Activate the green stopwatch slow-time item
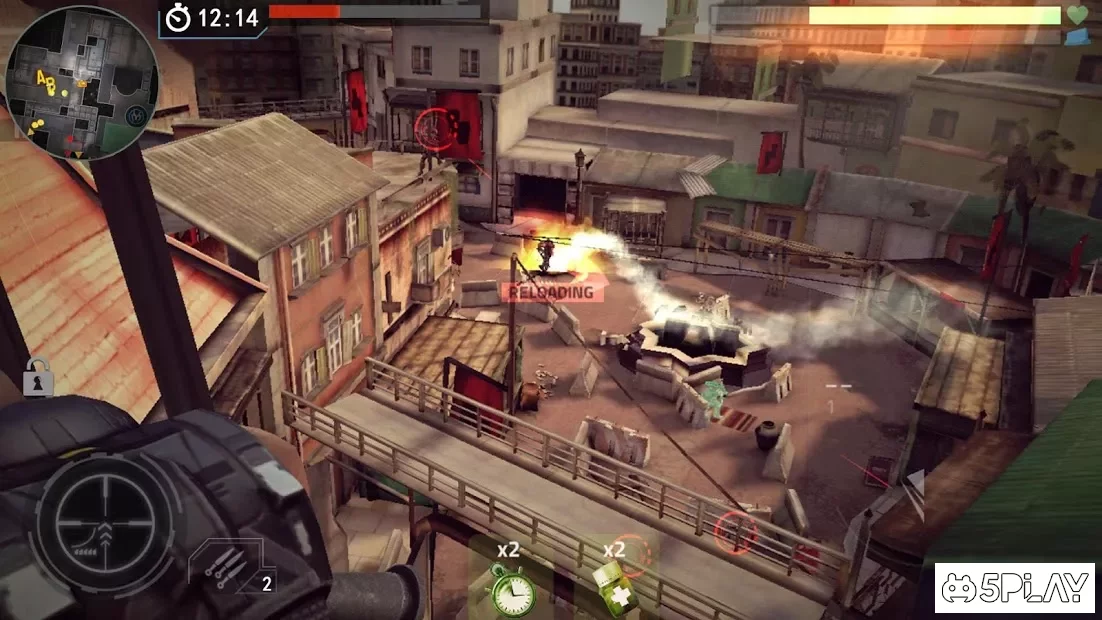Screen dimensions: 1102x620 coord(509,590)
